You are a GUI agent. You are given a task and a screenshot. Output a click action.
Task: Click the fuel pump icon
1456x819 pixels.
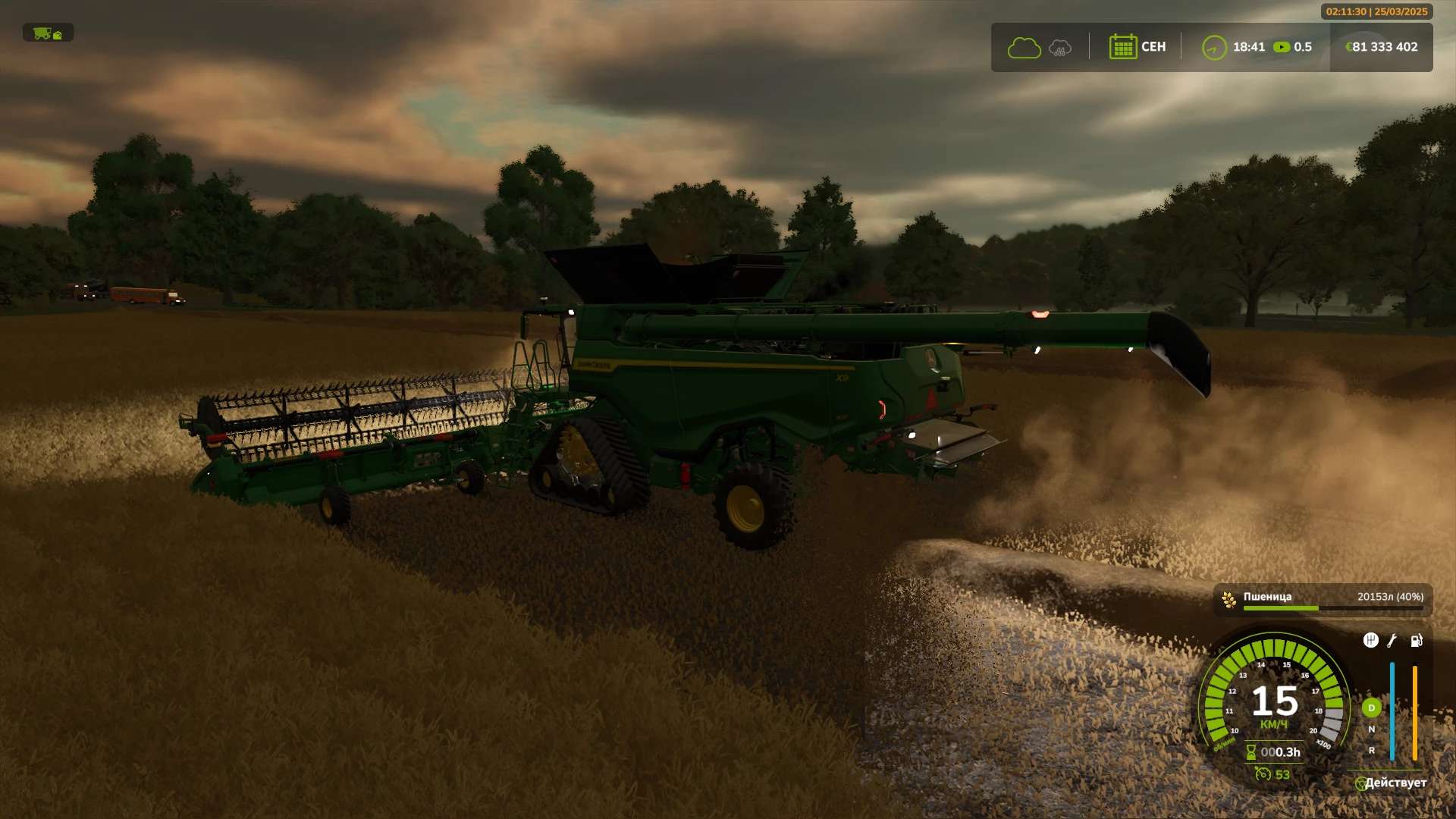(1416, 641)
